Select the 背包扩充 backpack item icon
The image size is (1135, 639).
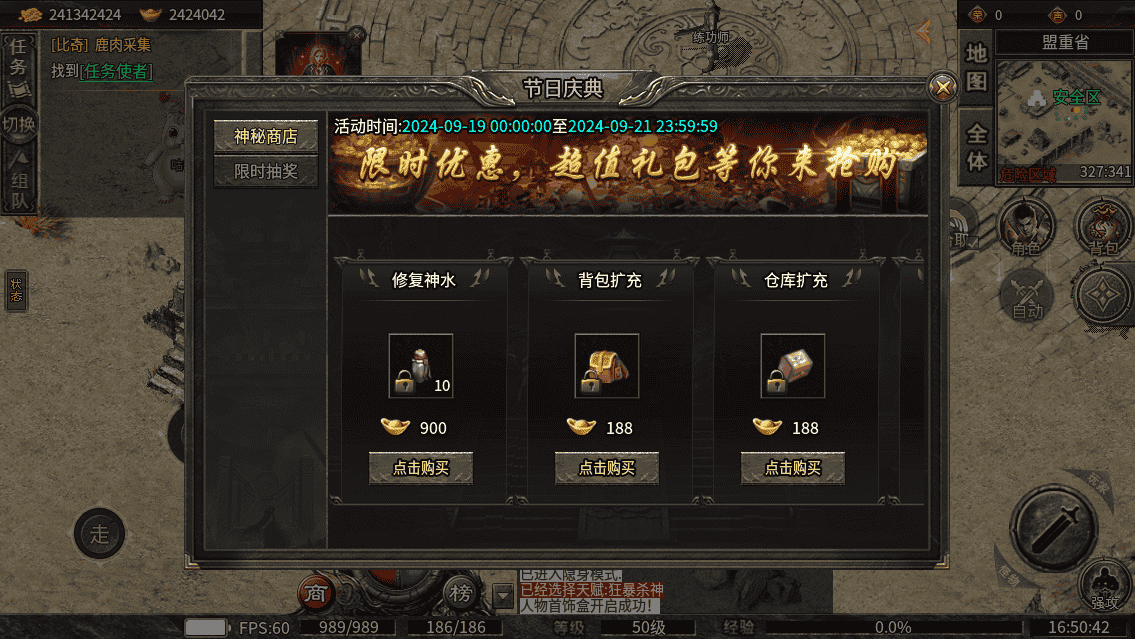[606, 366]
